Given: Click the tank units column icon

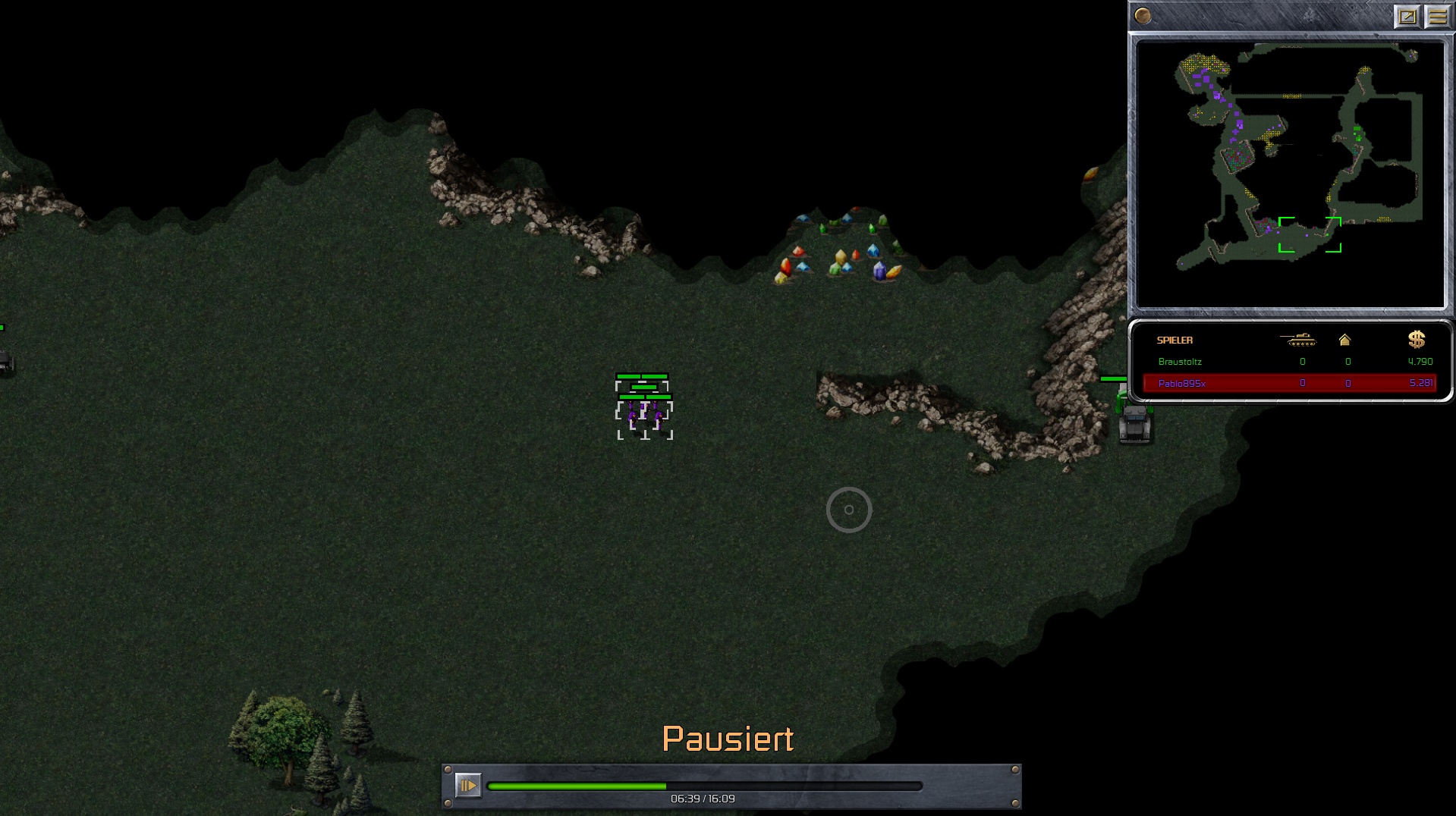Looking at the screenshot, I should (1297, 340).
